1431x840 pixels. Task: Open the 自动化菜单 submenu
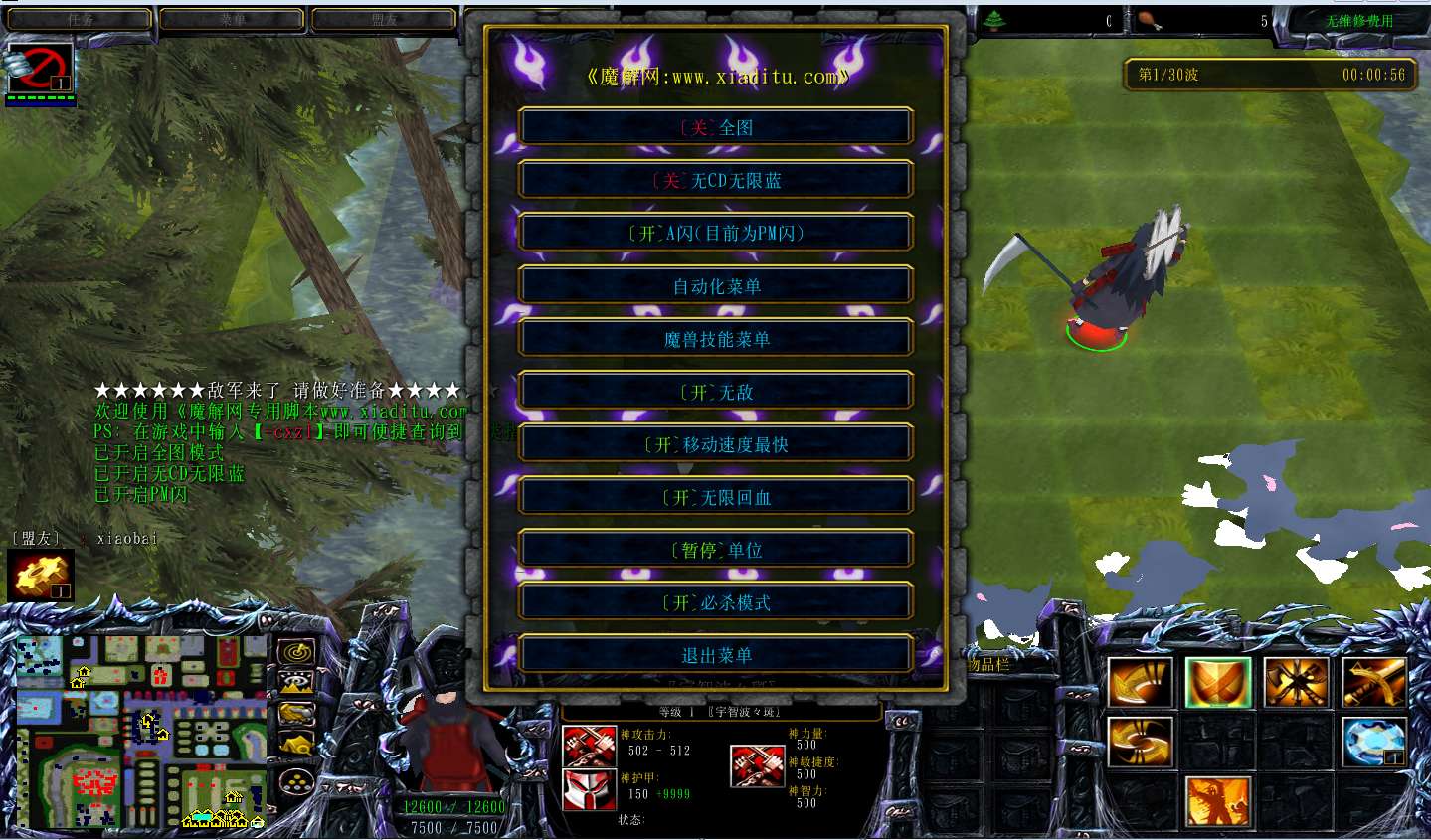[x=715, y=286]
